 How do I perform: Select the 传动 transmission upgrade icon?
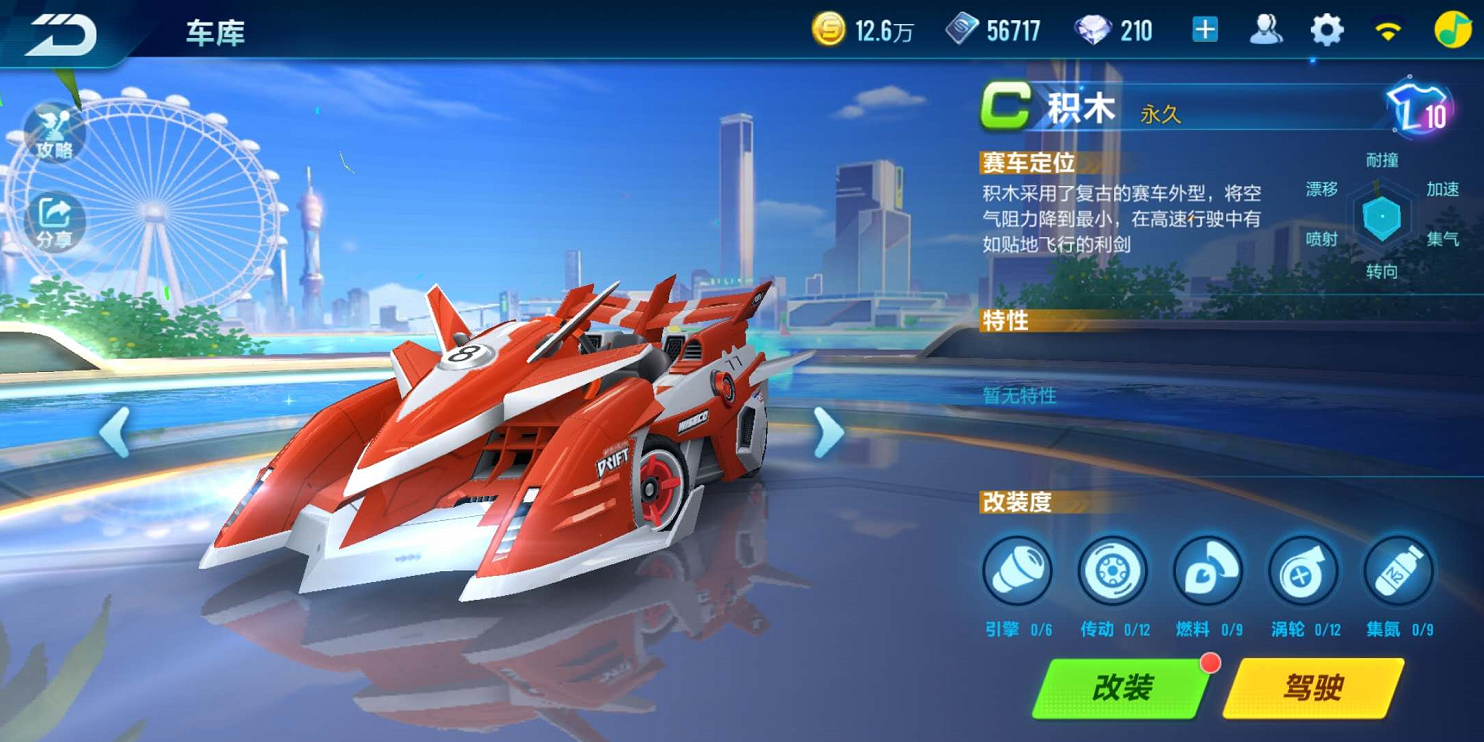tap(1112, 572)
